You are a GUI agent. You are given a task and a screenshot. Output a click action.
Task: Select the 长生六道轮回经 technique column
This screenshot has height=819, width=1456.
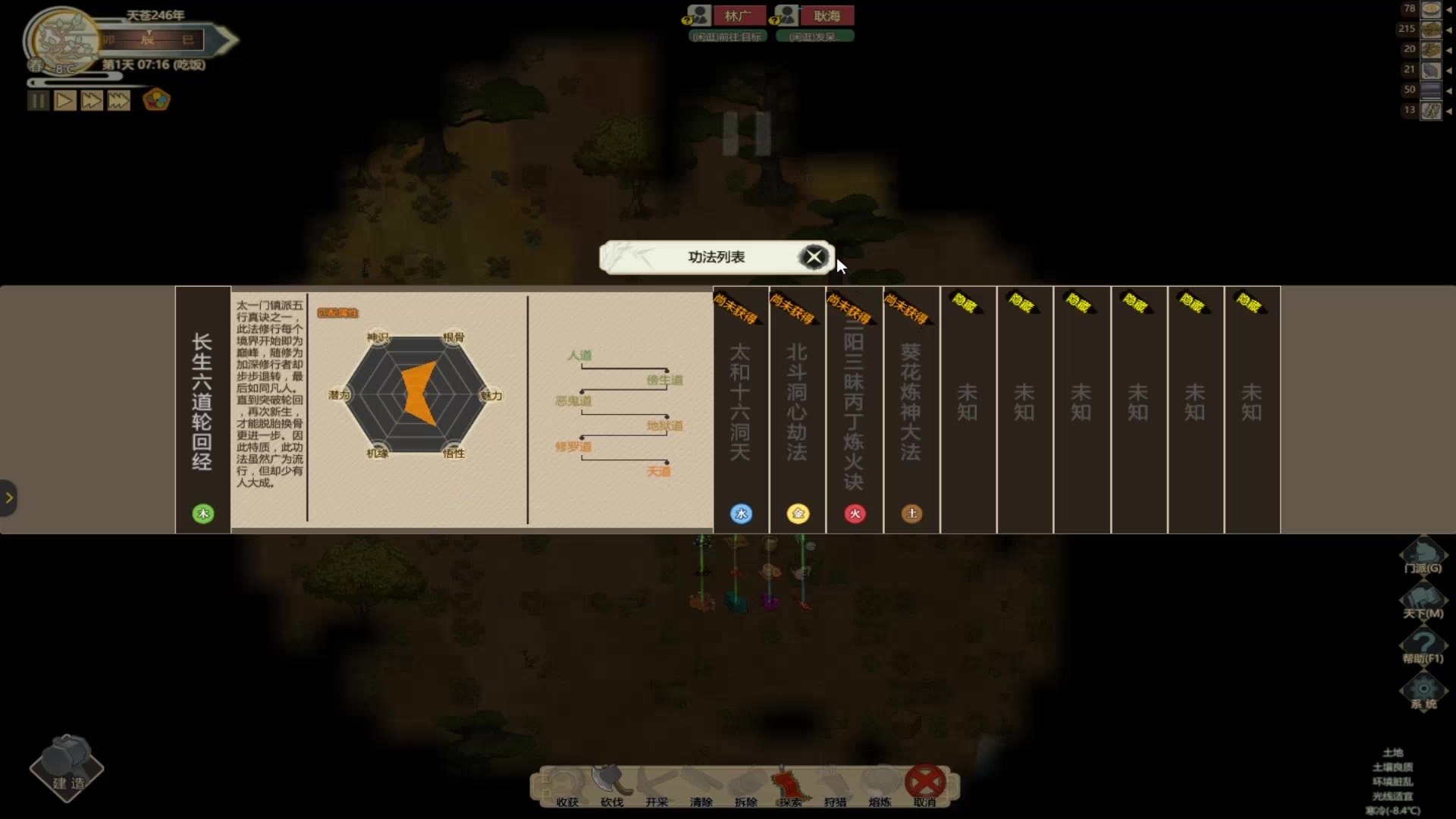coord(202,409)
